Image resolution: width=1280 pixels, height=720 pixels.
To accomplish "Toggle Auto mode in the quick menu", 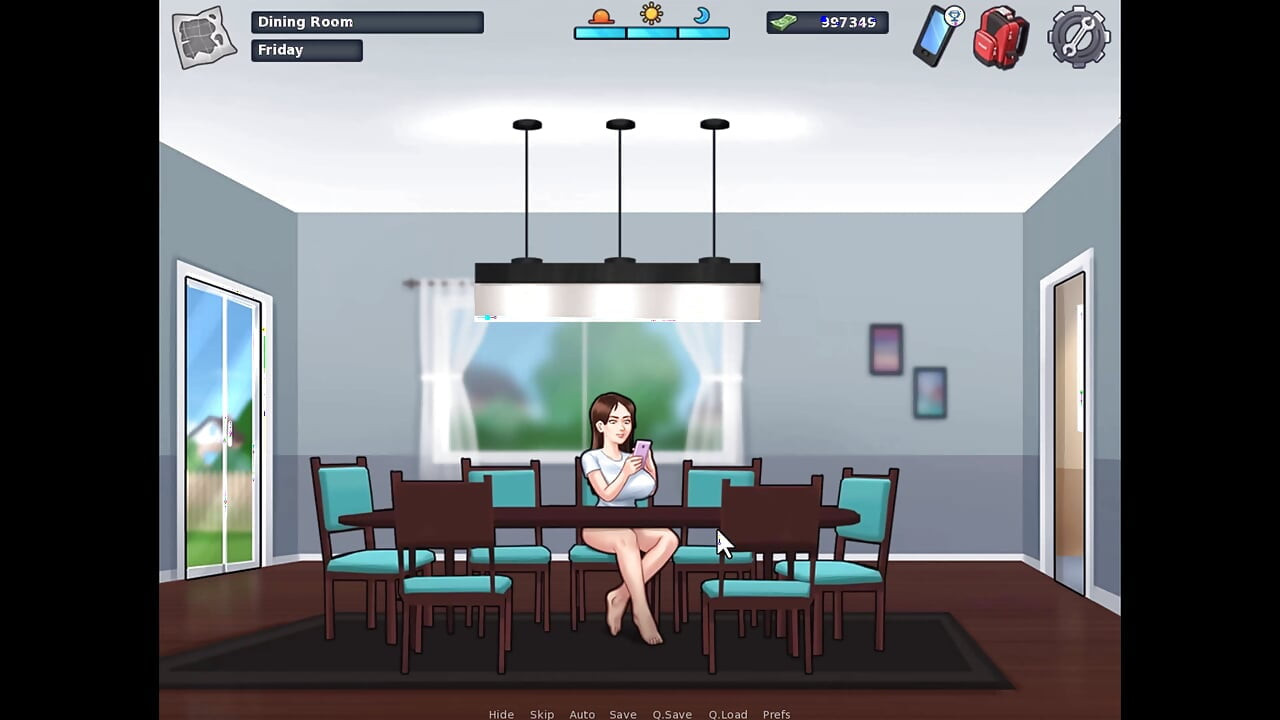I will coord(582,714).
